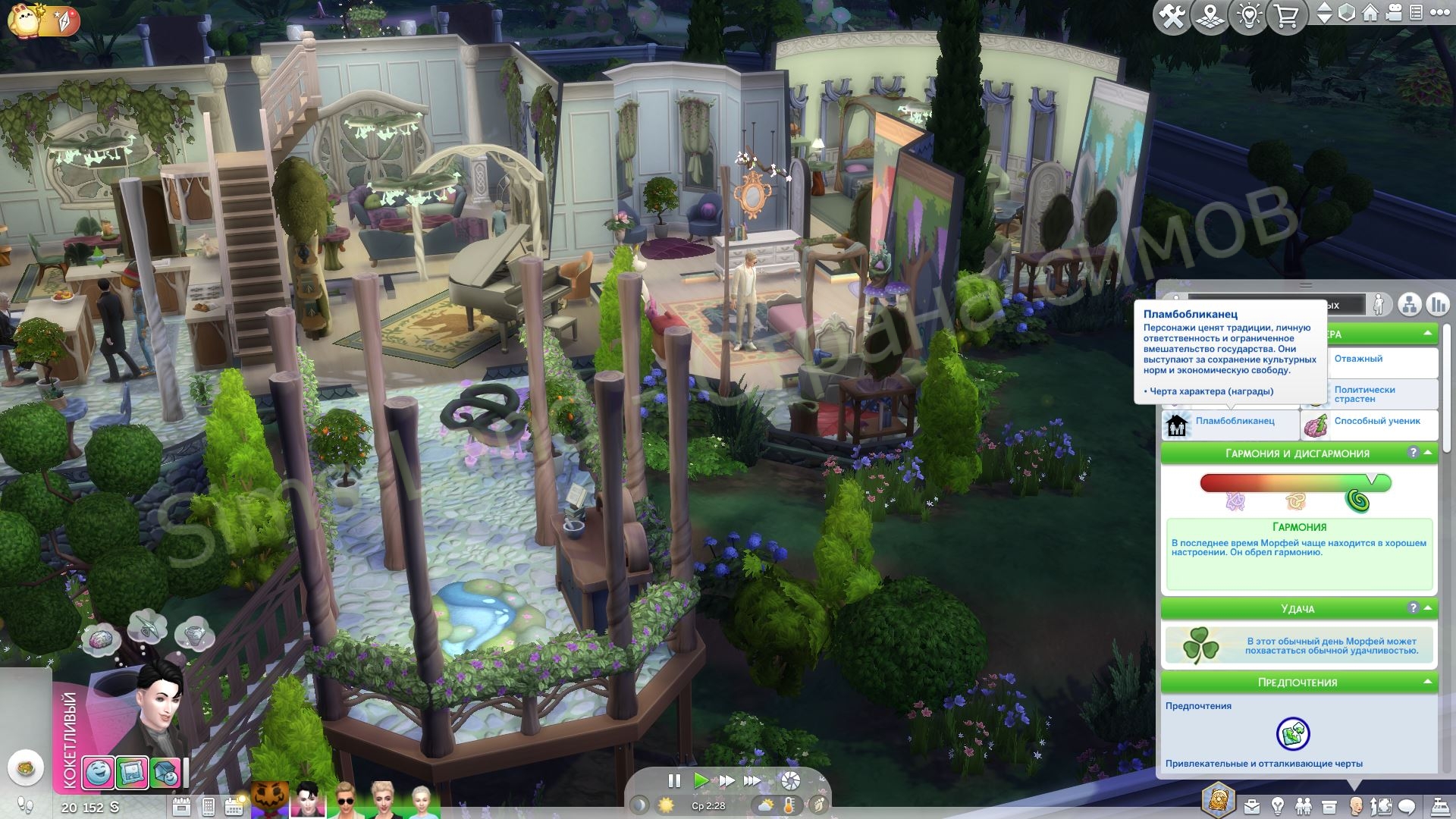Open the three-dot game options menu

click(1439, 13)
